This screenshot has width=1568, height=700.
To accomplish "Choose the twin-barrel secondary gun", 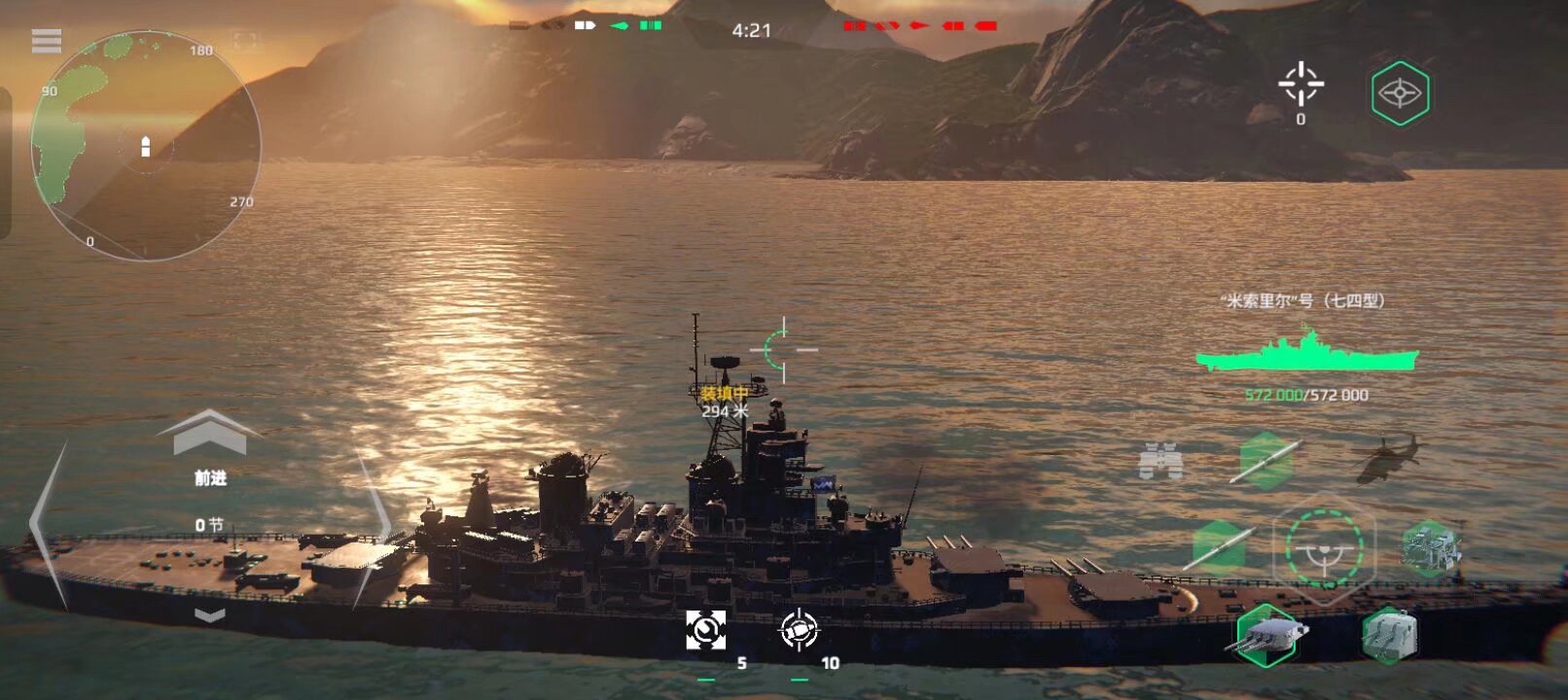I will tap(1389, 635).
